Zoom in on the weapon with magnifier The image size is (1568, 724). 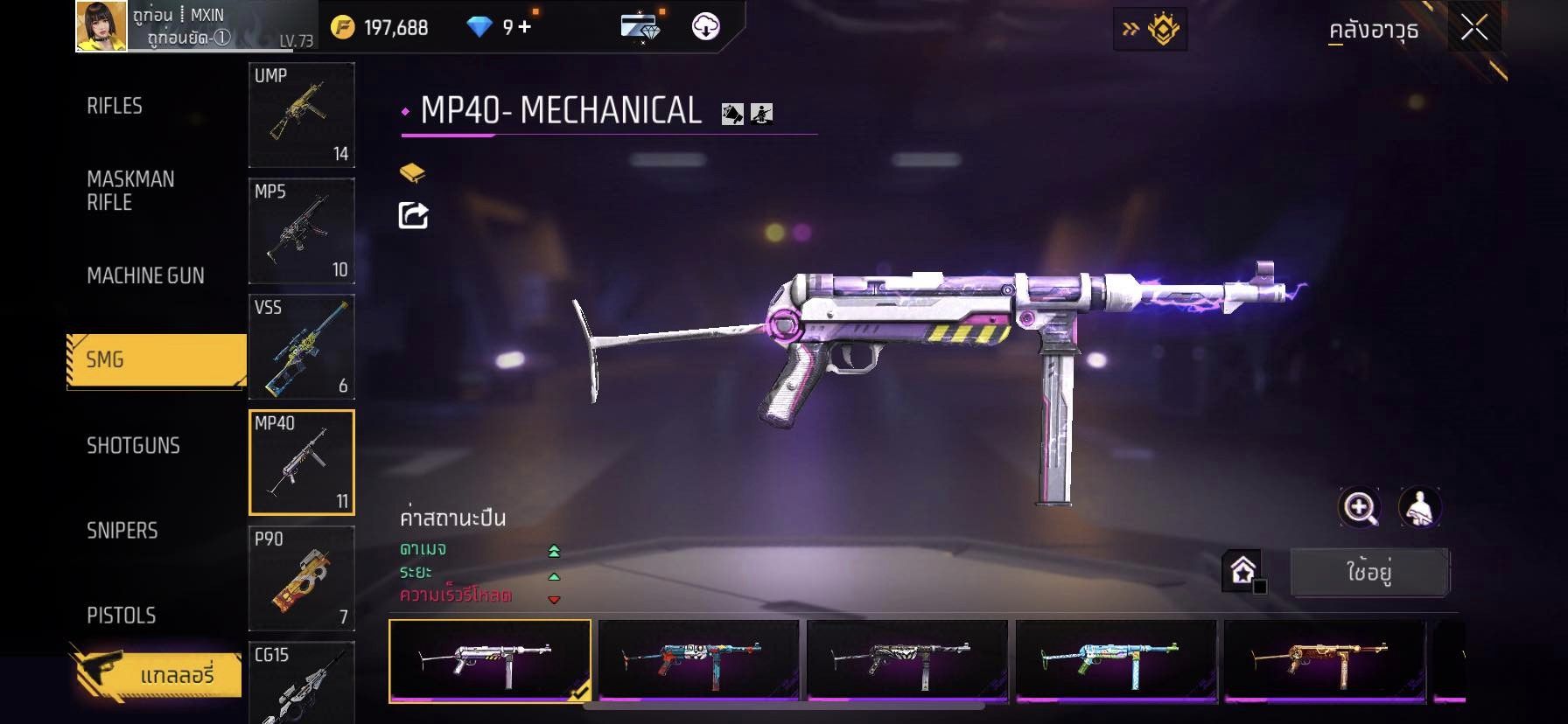1360,507
